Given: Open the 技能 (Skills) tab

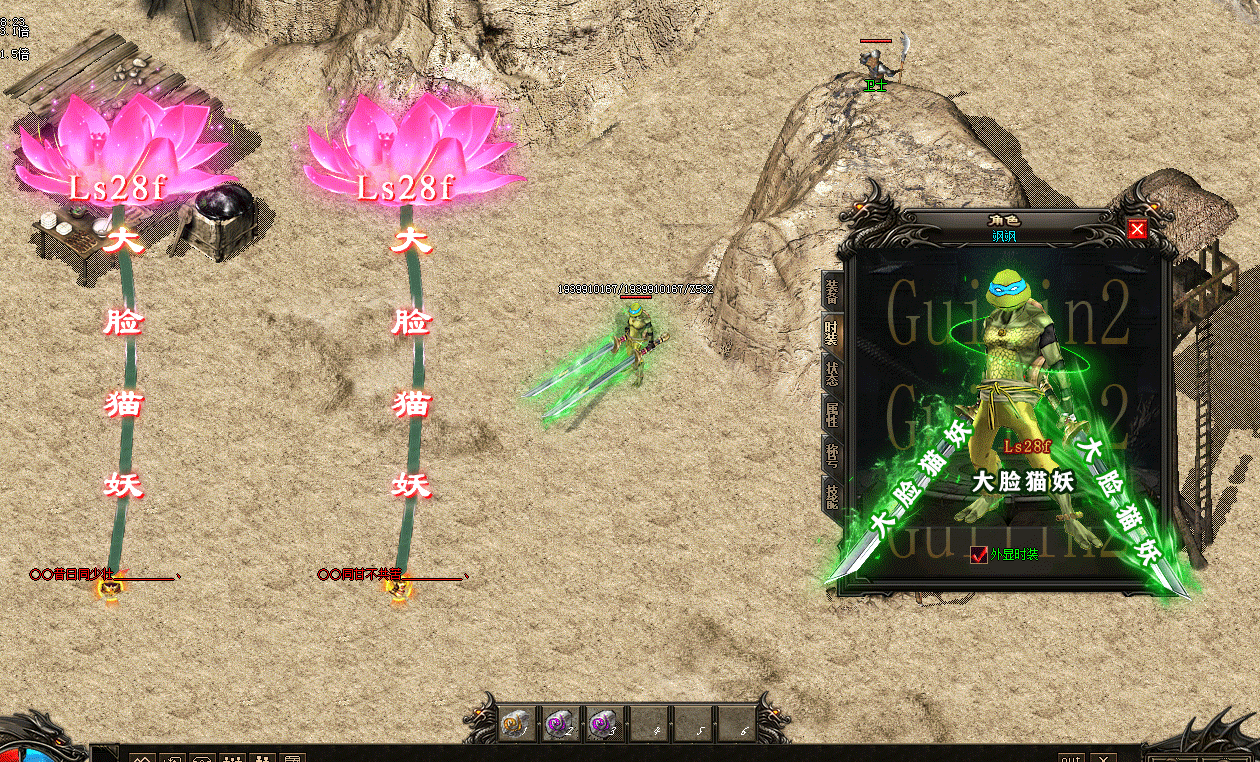Looking at the screenshot, I should [831, 495].
